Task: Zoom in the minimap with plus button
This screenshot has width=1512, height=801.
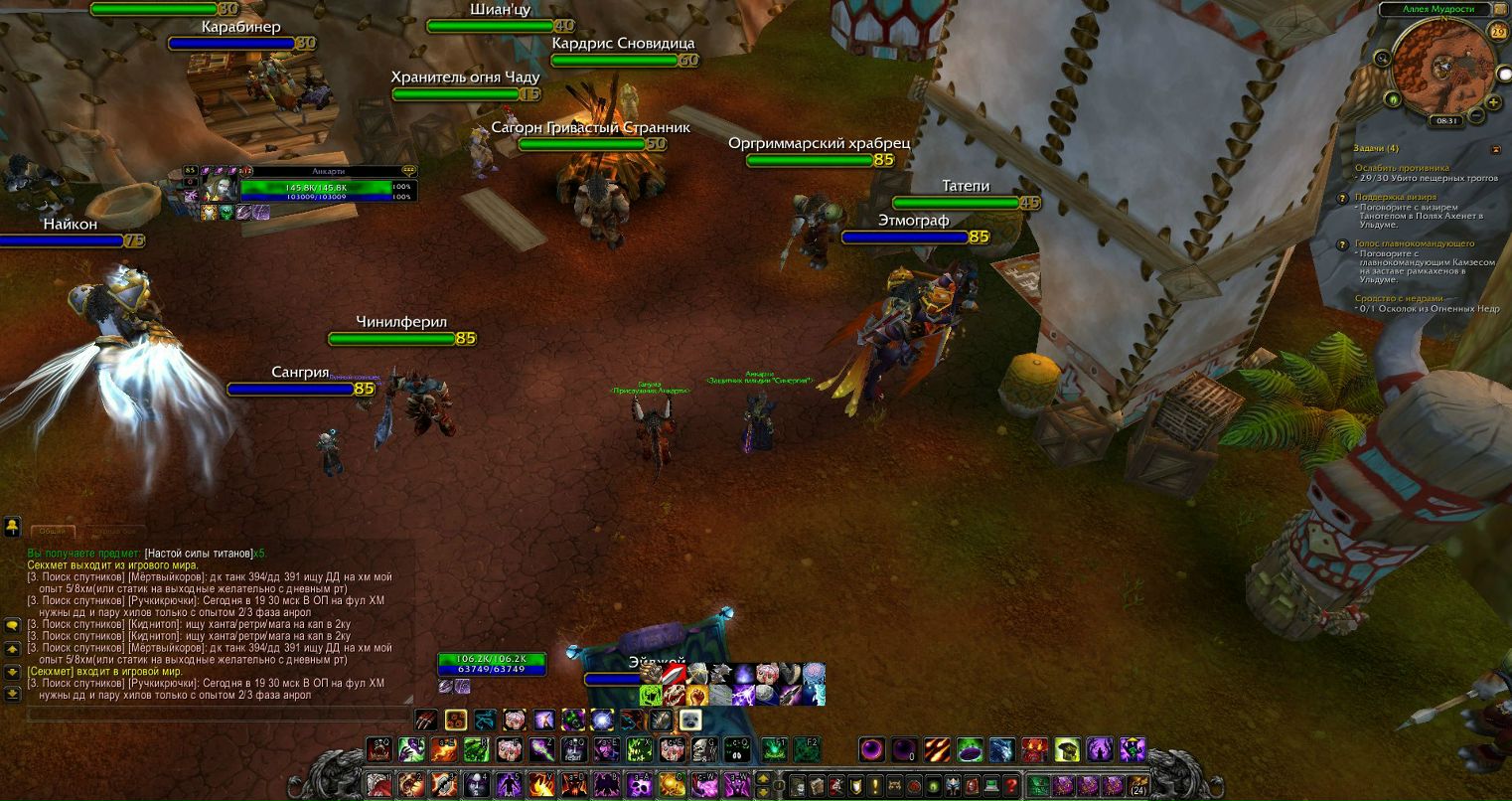Action: click(x=1494, y=102)
